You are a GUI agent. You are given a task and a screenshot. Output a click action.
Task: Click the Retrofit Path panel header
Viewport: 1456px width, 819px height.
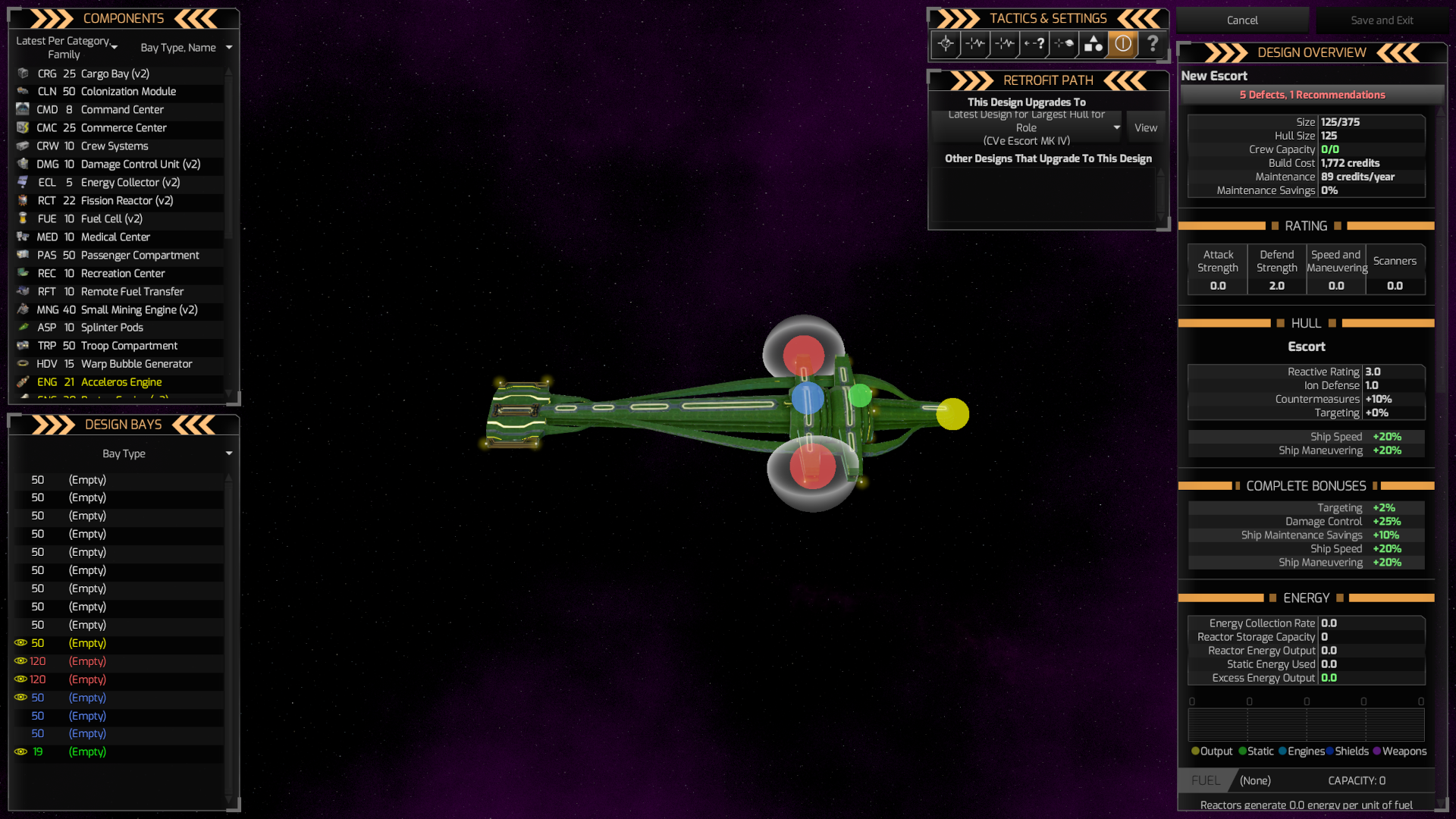tap(1047, 80)
